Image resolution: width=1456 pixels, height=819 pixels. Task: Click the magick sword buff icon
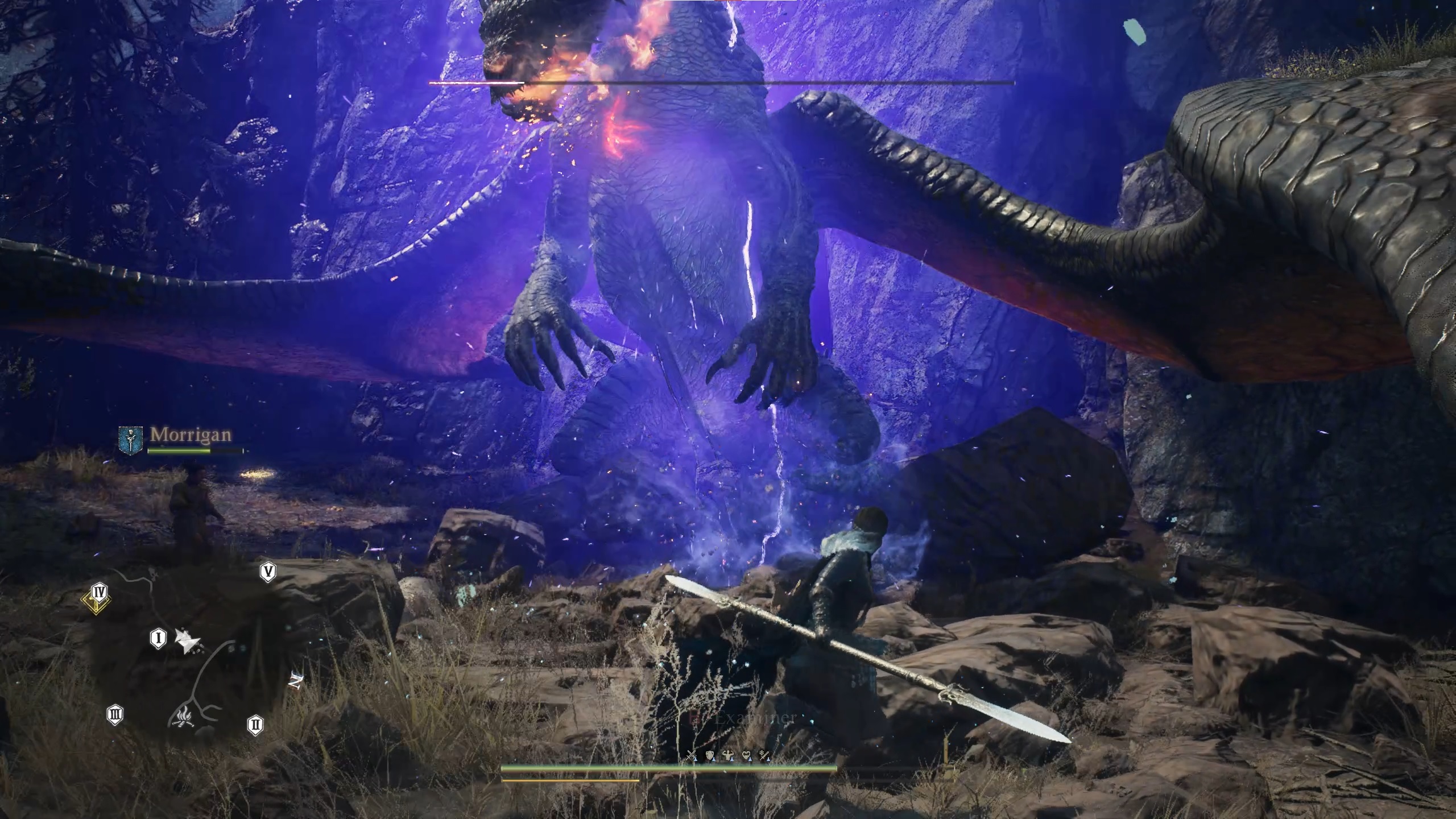click(x=764, y=756)
